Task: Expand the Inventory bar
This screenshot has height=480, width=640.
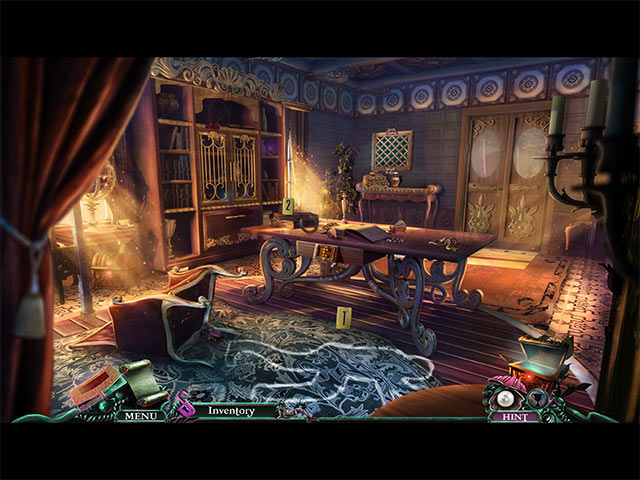Action: pyautogui.click(x=231, y=410)
